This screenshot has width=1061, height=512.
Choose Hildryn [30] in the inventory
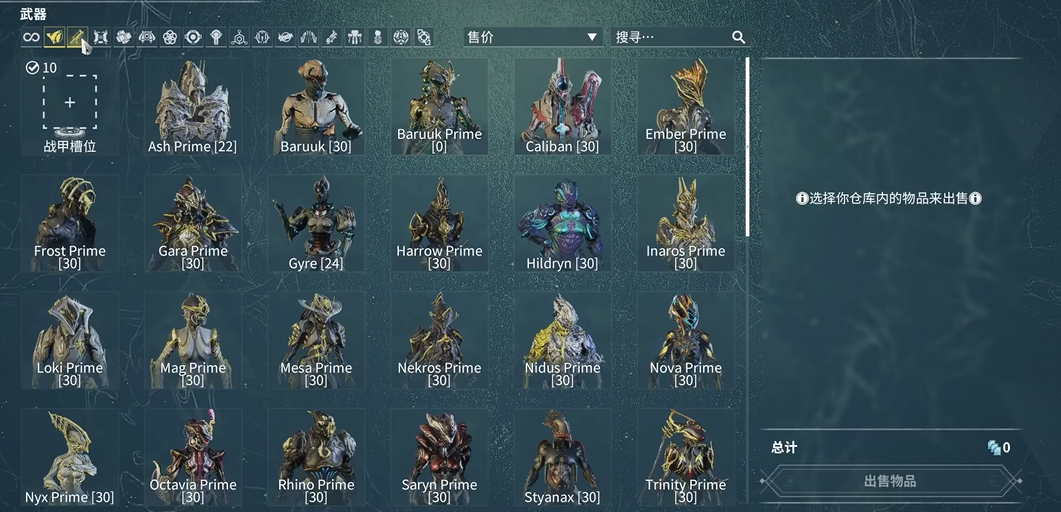pos(562,224)
